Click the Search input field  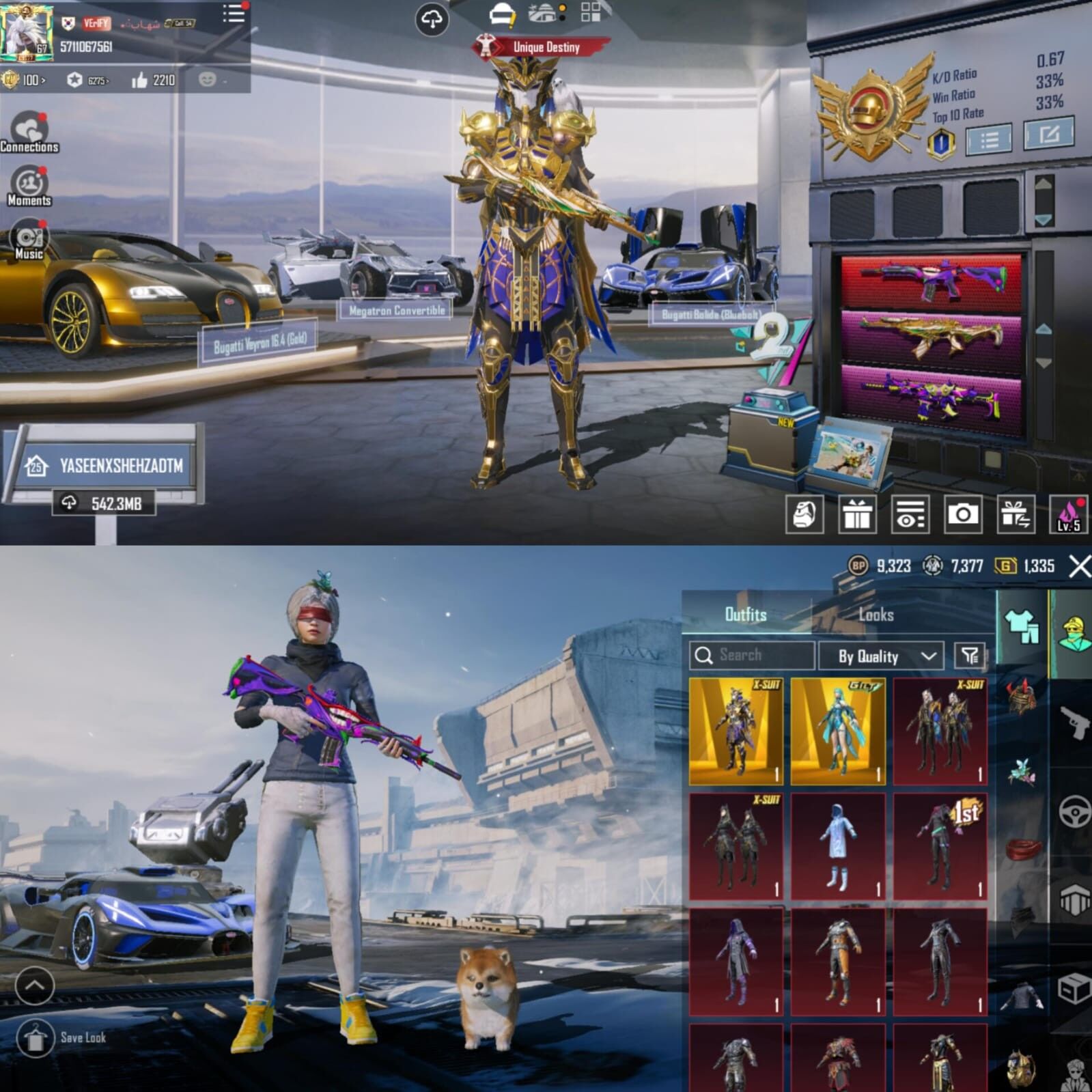[751, 656]
